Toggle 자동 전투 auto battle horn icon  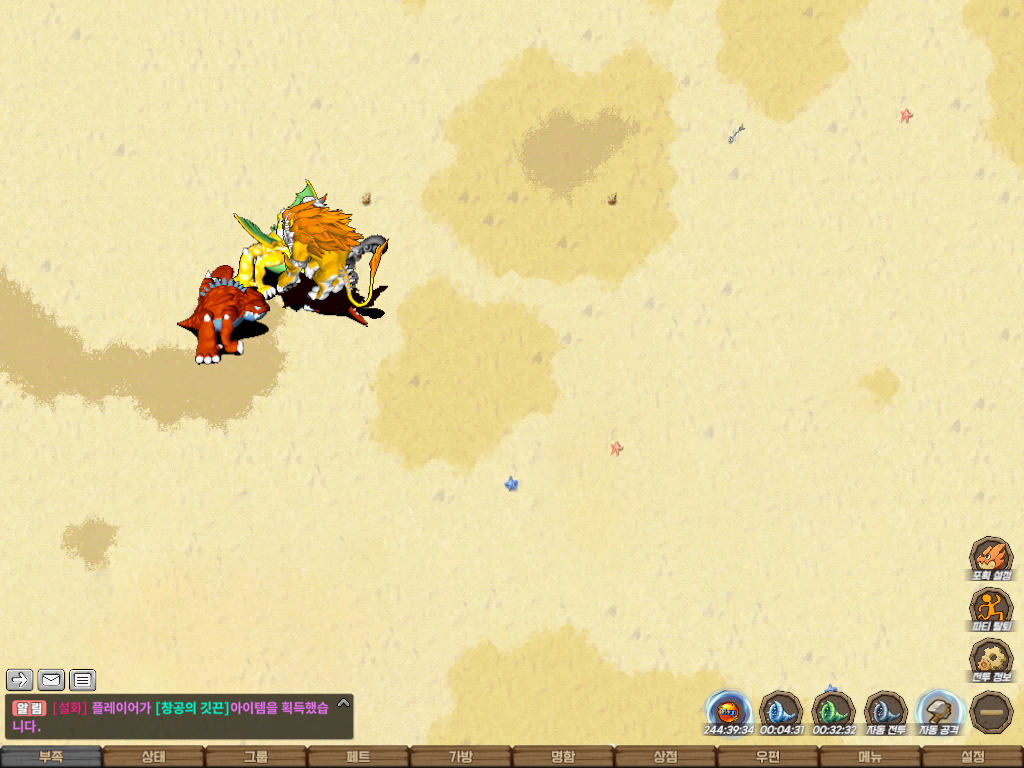pos(885,712)
